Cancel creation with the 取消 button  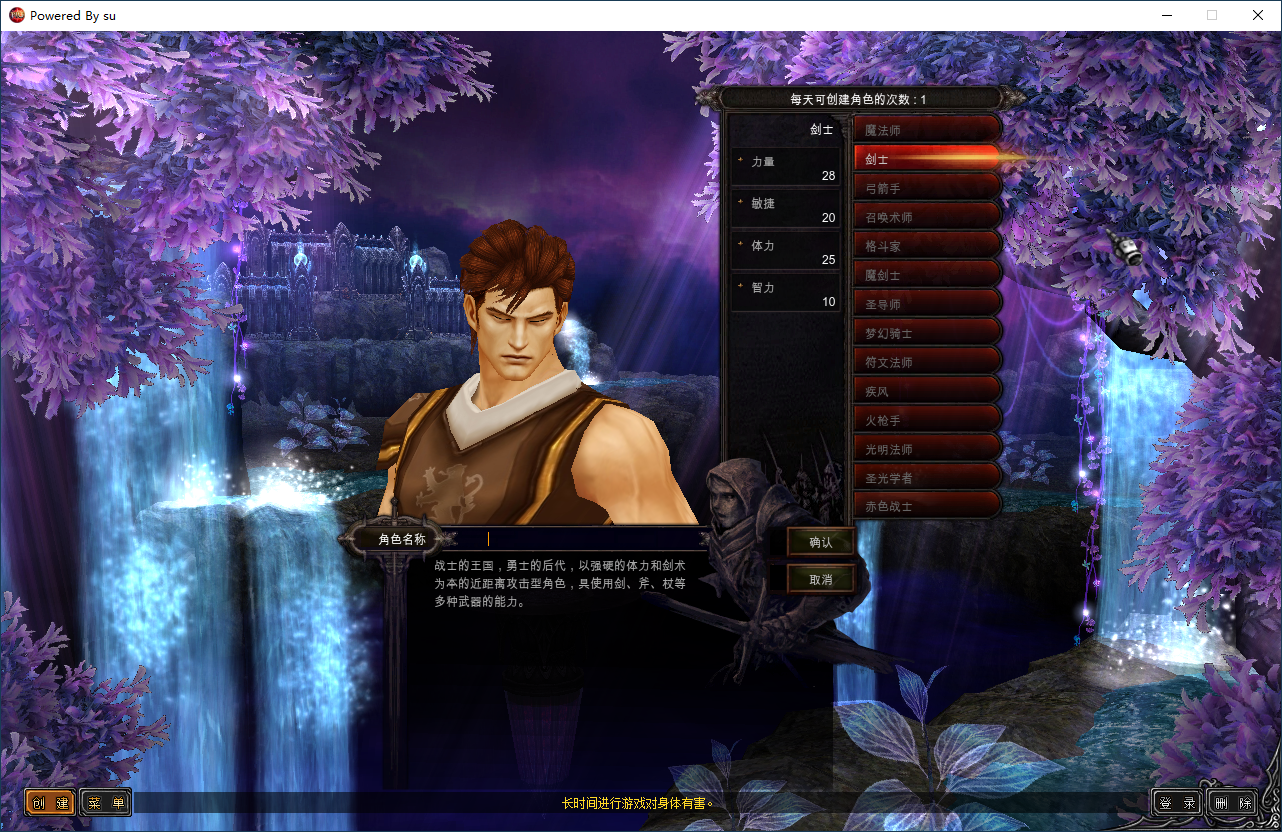click(821, 579)
